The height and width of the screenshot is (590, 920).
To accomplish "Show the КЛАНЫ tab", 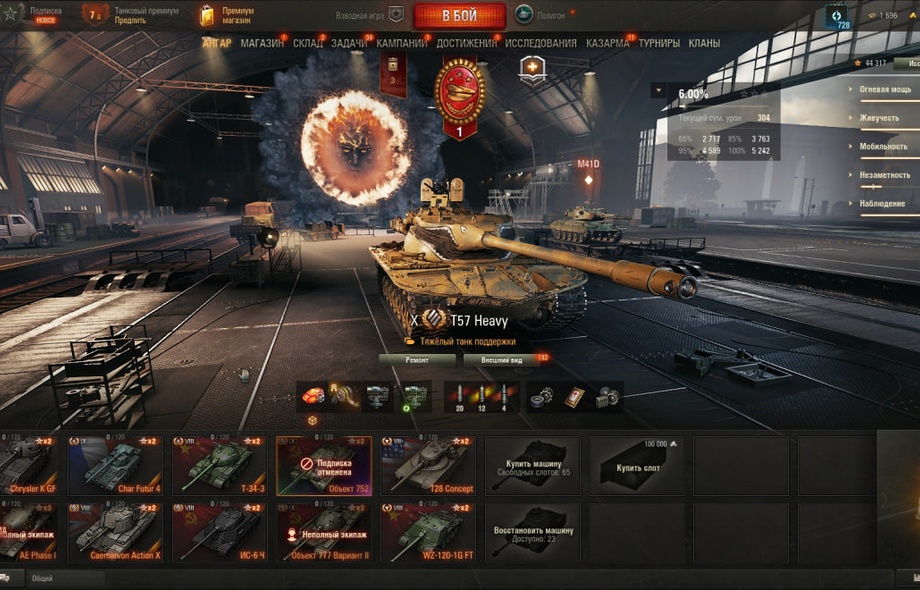I will coord(704,44).
